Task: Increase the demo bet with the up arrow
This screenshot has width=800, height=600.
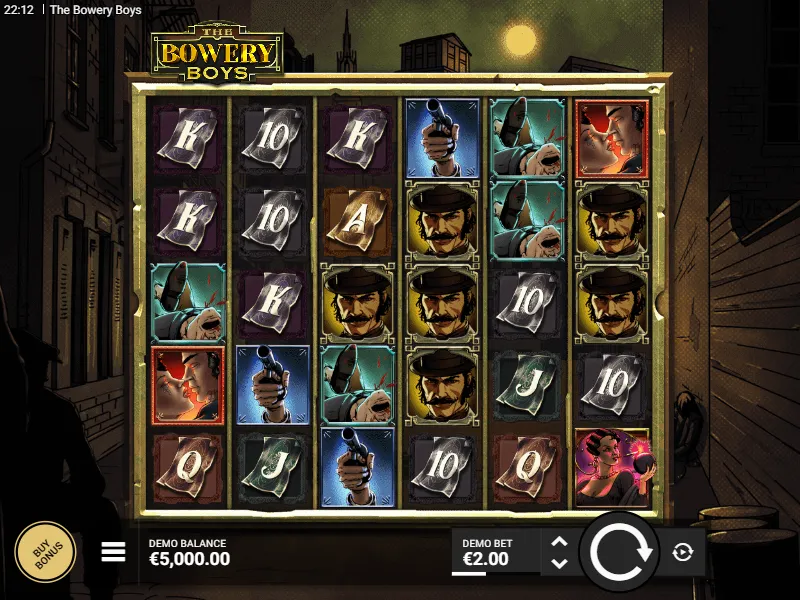Action: tap(560, 542)
